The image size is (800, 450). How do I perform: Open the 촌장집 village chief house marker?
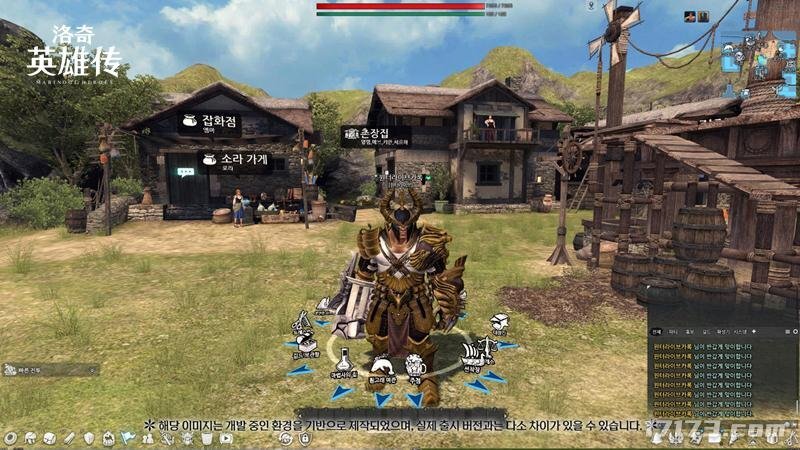tap(377, 134)
